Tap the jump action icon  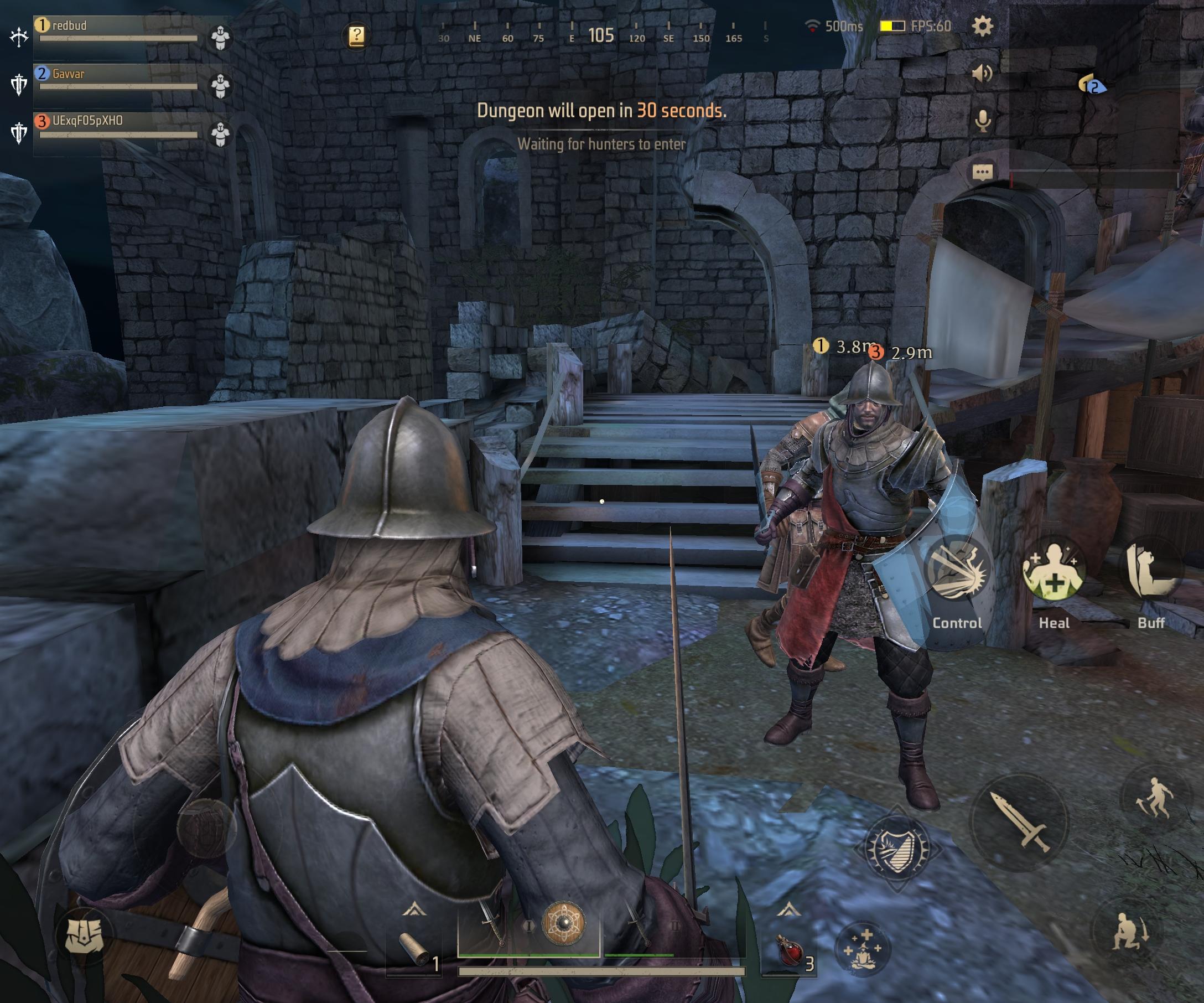1154,798
